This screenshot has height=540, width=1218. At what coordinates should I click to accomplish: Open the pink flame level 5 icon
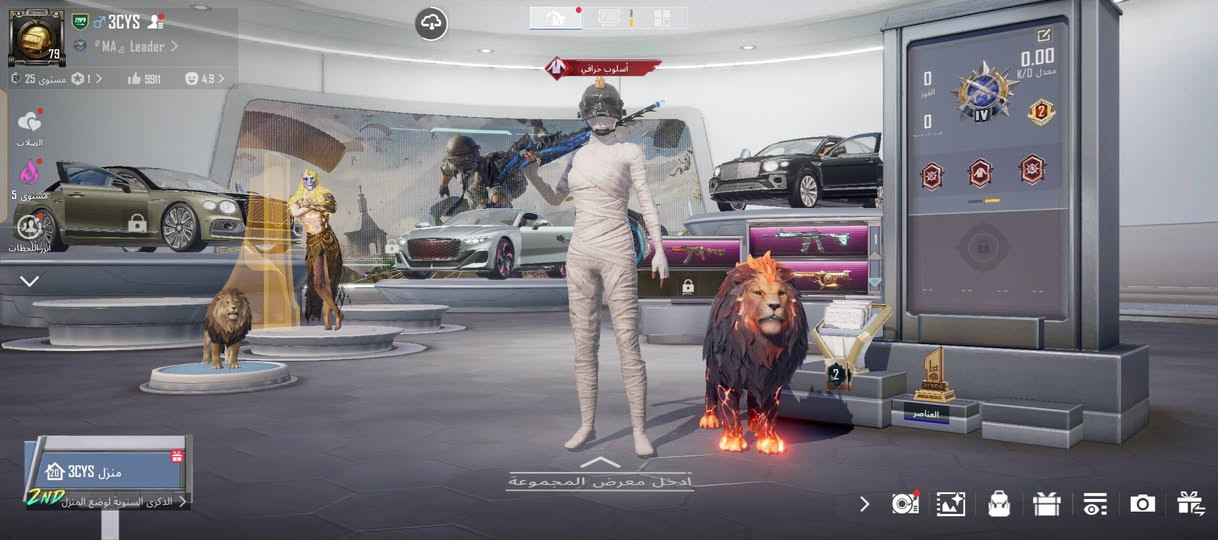click(x=29, y=173)
